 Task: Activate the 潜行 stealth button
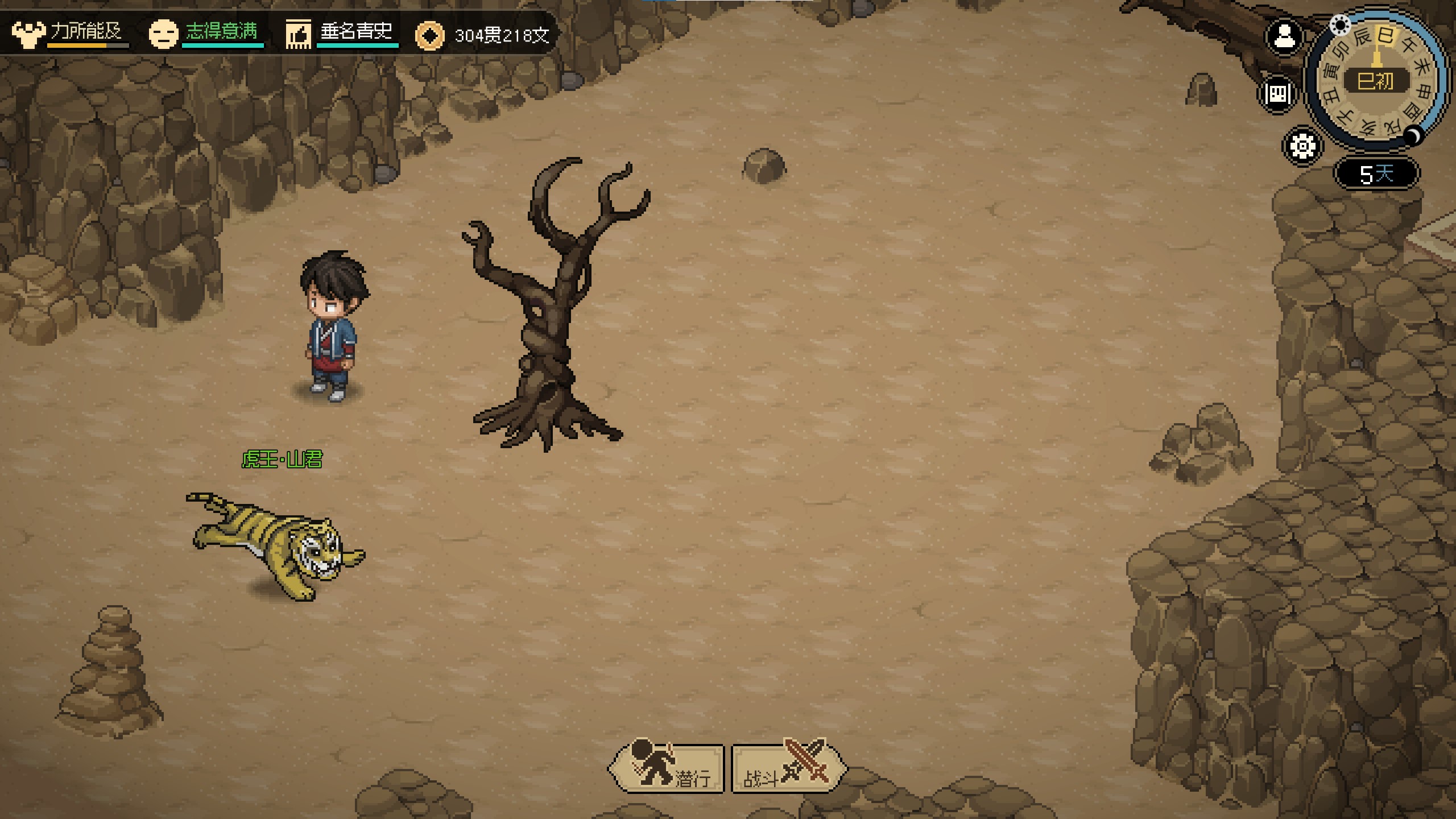click(x=667, y=768)
